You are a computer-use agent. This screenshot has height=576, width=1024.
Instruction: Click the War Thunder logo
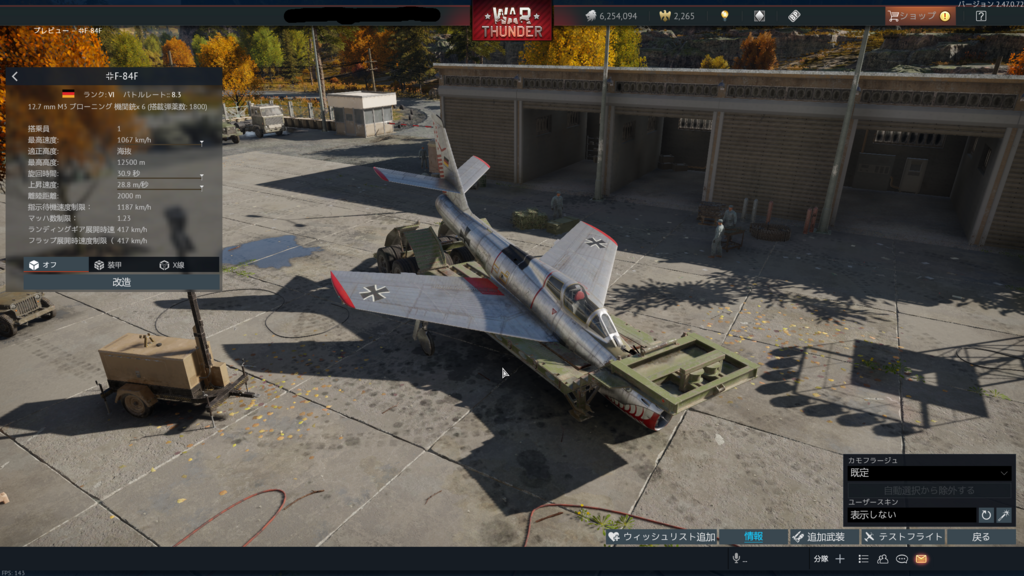tap(512, 20)
